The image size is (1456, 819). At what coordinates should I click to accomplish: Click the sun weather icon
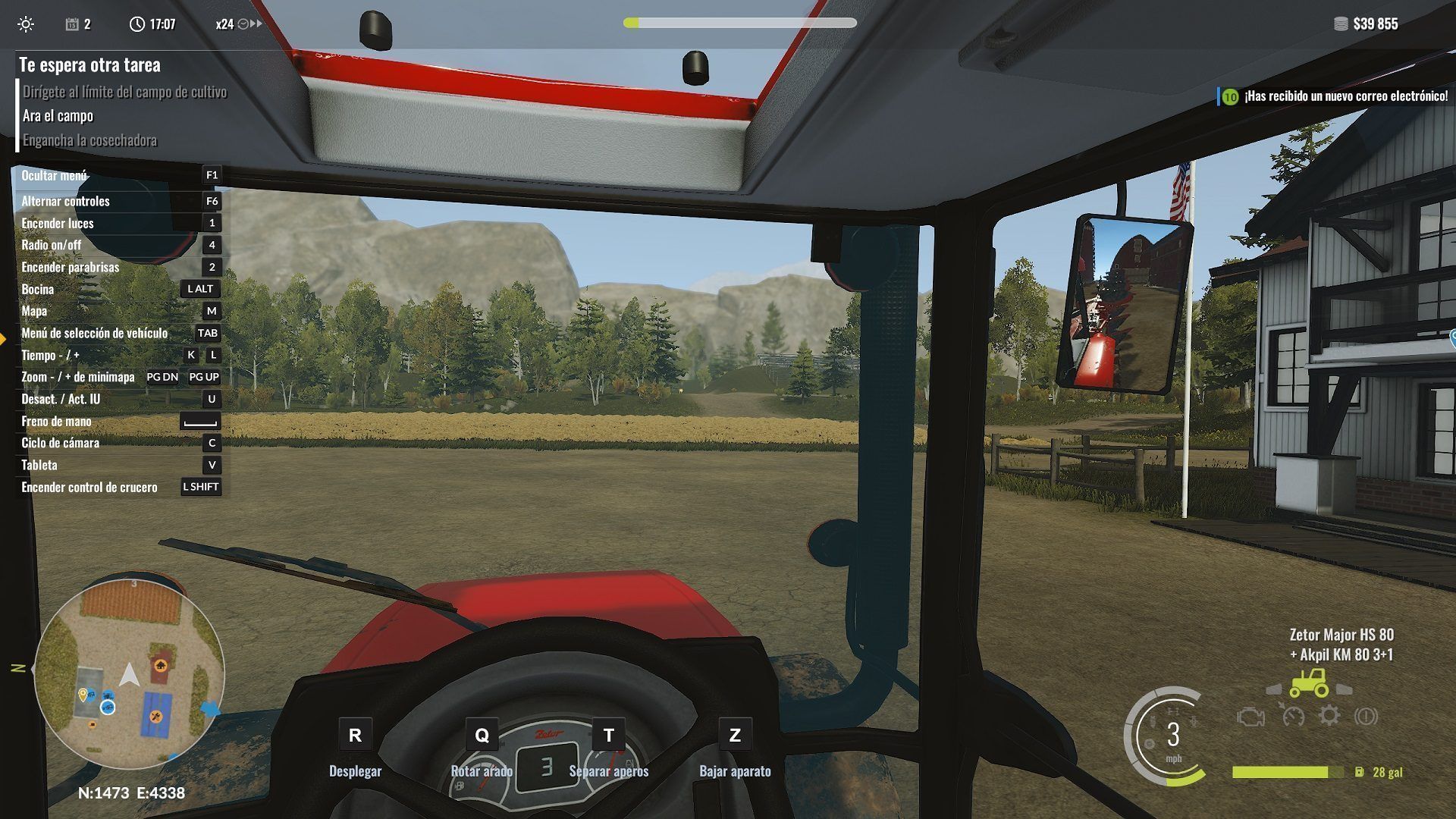pos(26,24)
